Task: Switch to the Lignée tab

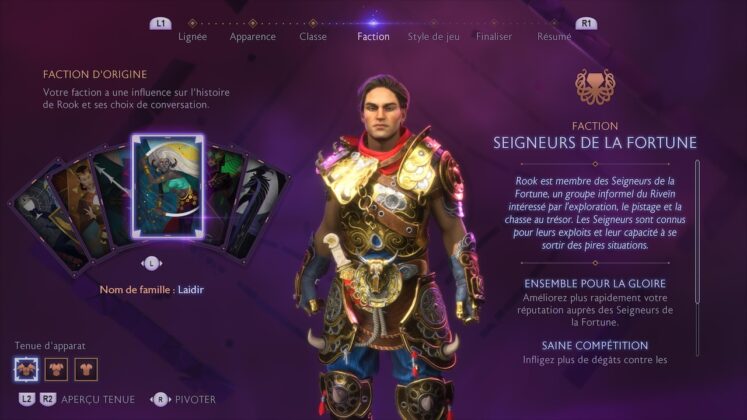Action: [x=192, y=37]
